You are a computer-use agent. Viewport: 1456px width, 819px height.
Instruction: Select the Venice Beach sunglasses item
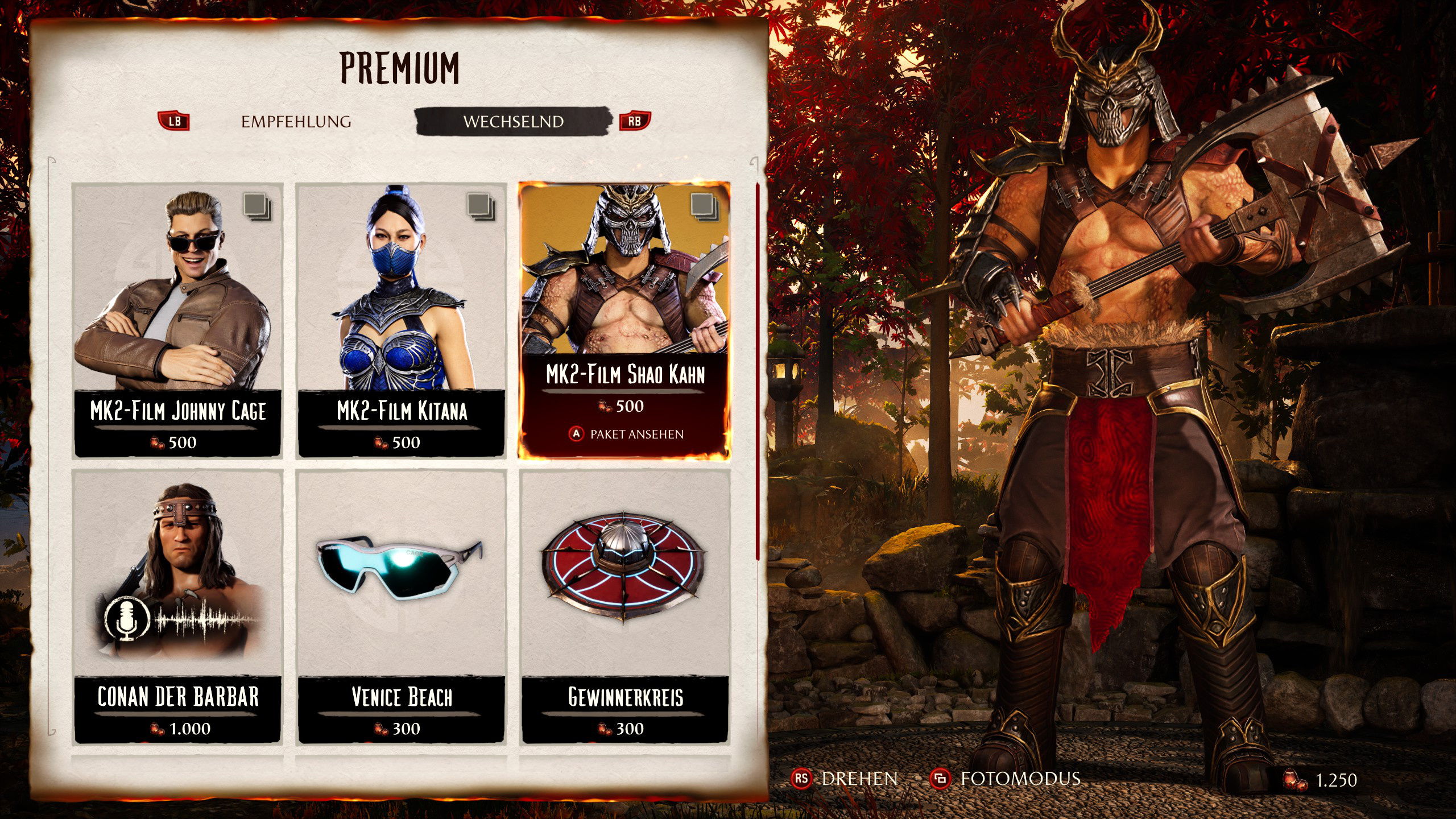pos(402,607)
